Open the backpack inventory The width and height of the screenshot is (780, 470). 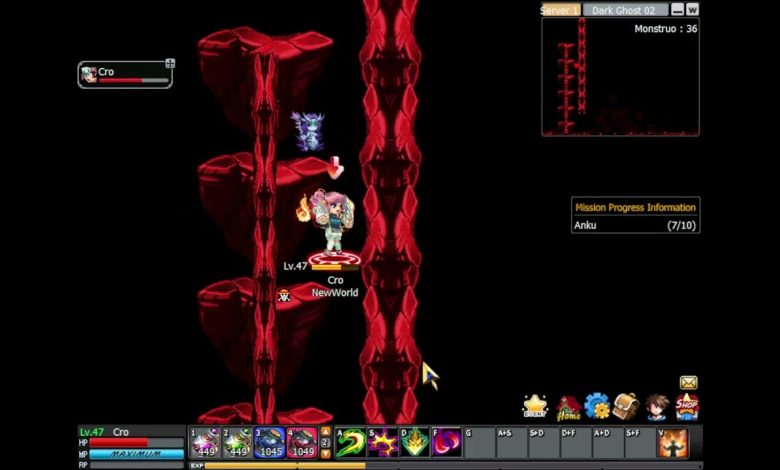[x=627, y=406]
